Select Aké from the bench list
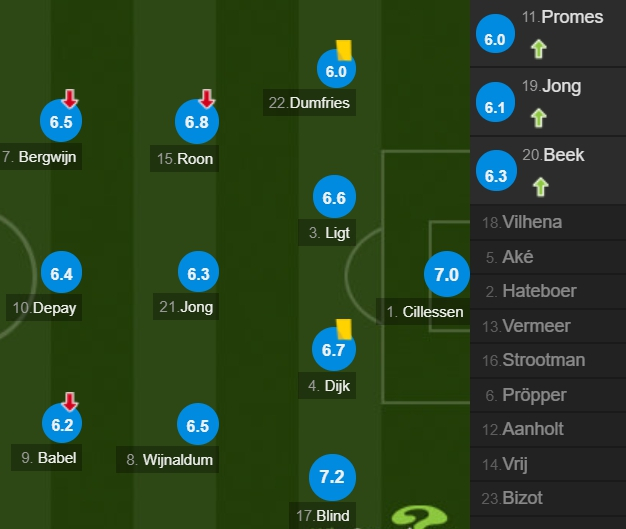This screenshot has height=529, width=626. [548, 257]
